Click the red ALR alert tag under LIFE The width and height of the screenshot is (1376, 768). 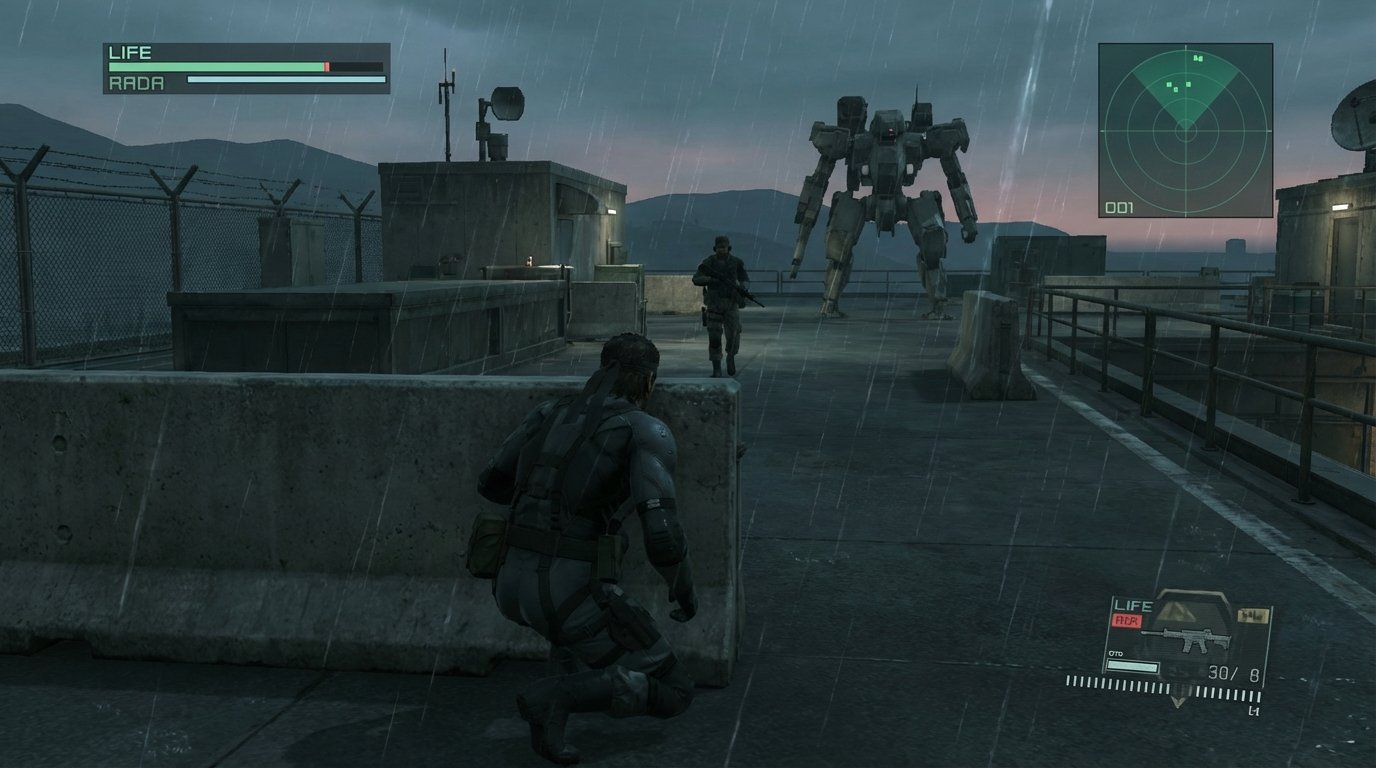(1127, 619)
